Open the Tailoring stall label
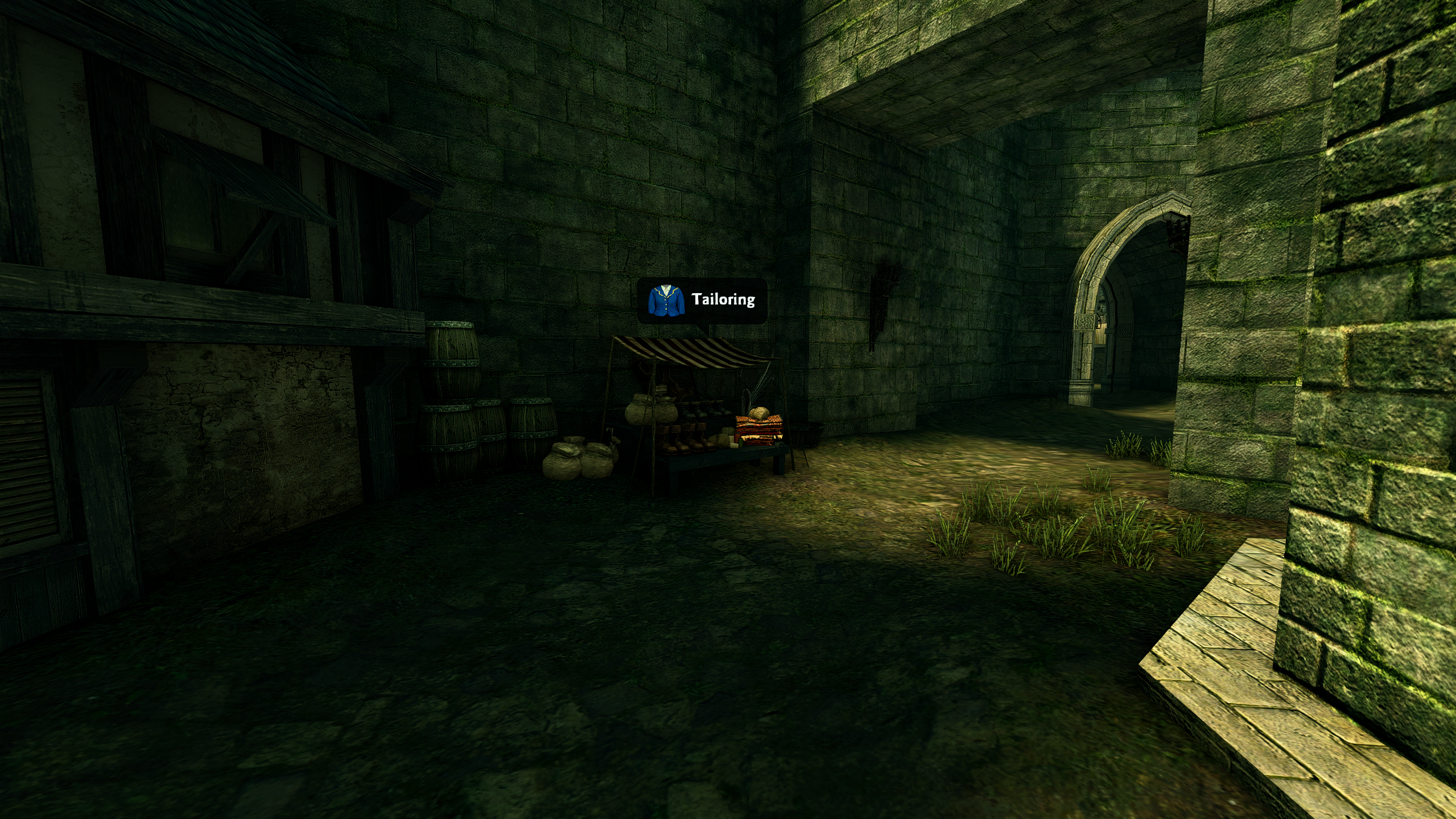The width and height of the screenshot is (1456, 819). pos(702,300)
